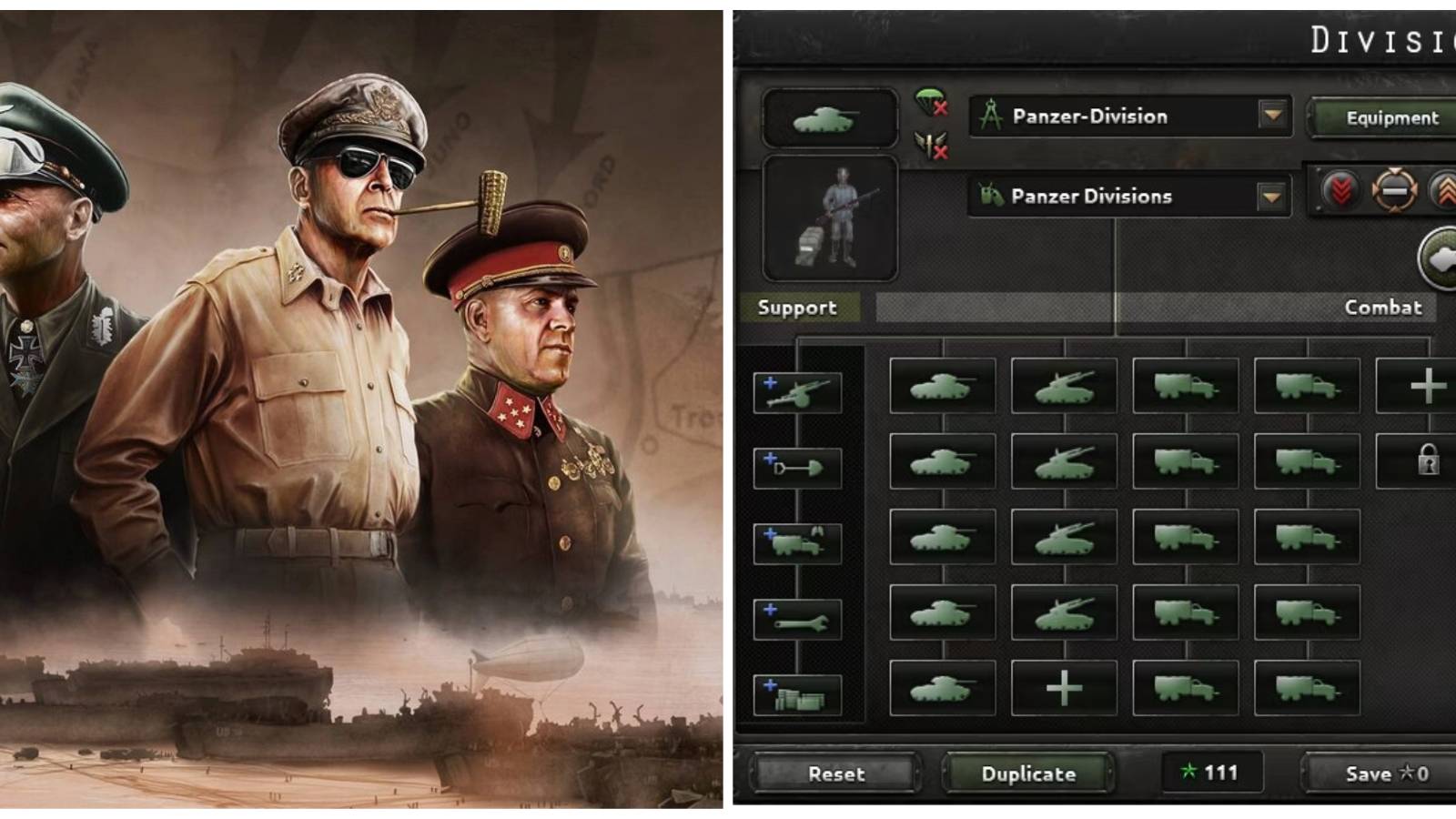This screenshot has height=819, width=1456.
Task: View the Support section header
Action: pos(799,308)
